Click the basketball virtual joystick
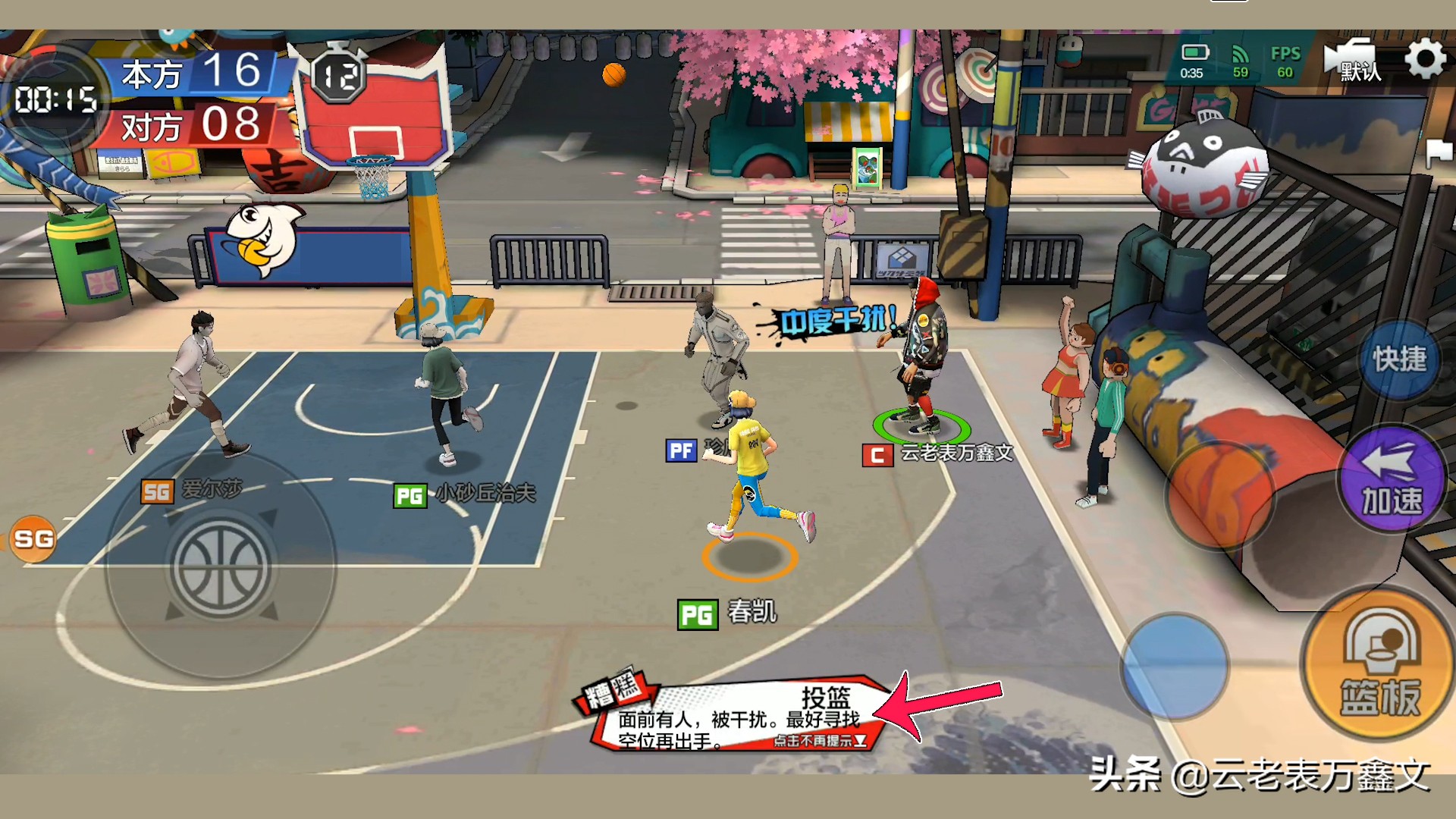This screenshot has width=1456, height=819. click(x=220, y=566)
